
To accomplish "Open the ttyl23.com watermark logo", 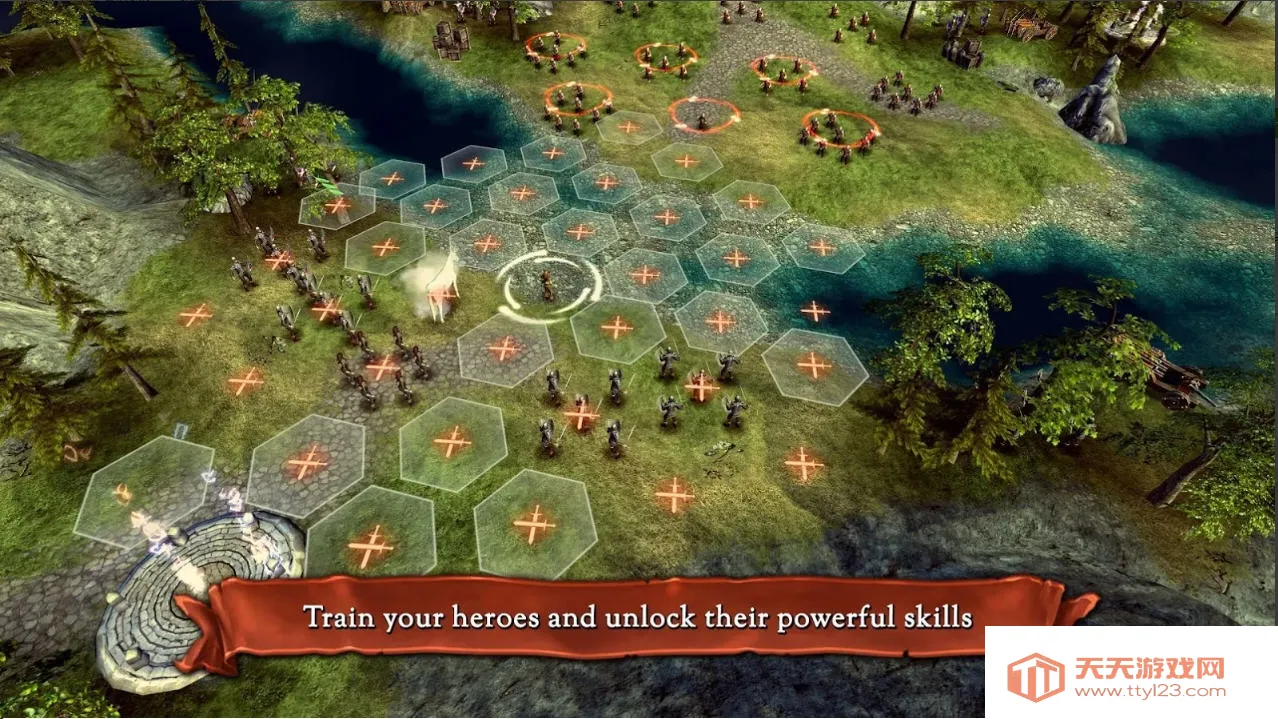I will tap(1035, 676).
